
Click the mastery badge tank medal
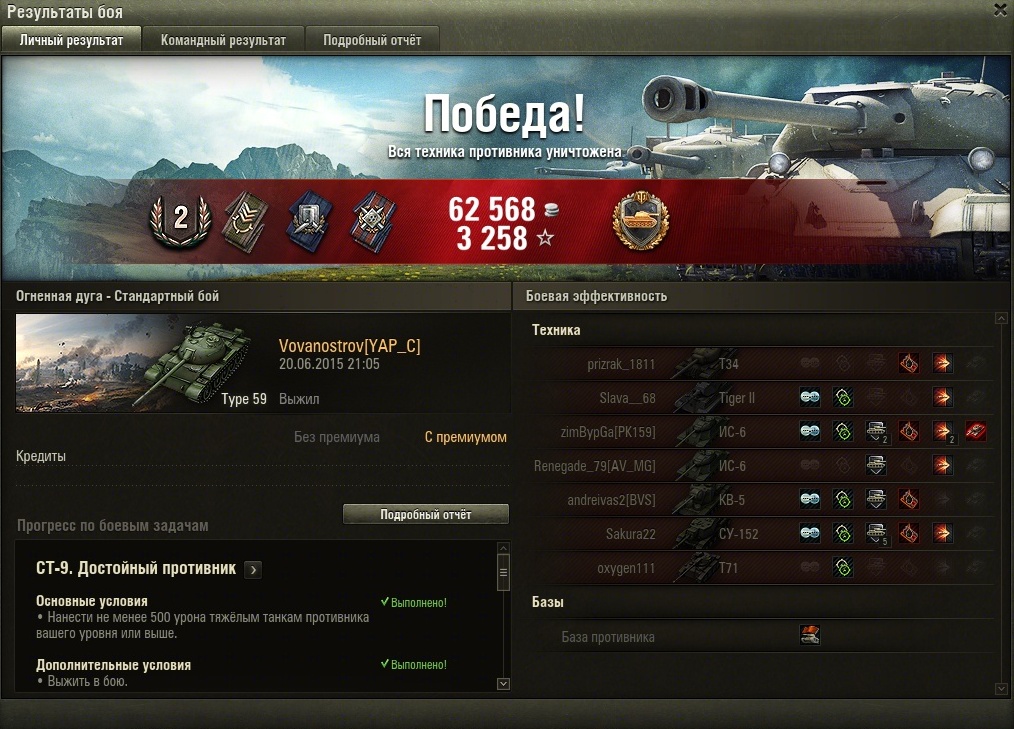click(x=640, y=222)
